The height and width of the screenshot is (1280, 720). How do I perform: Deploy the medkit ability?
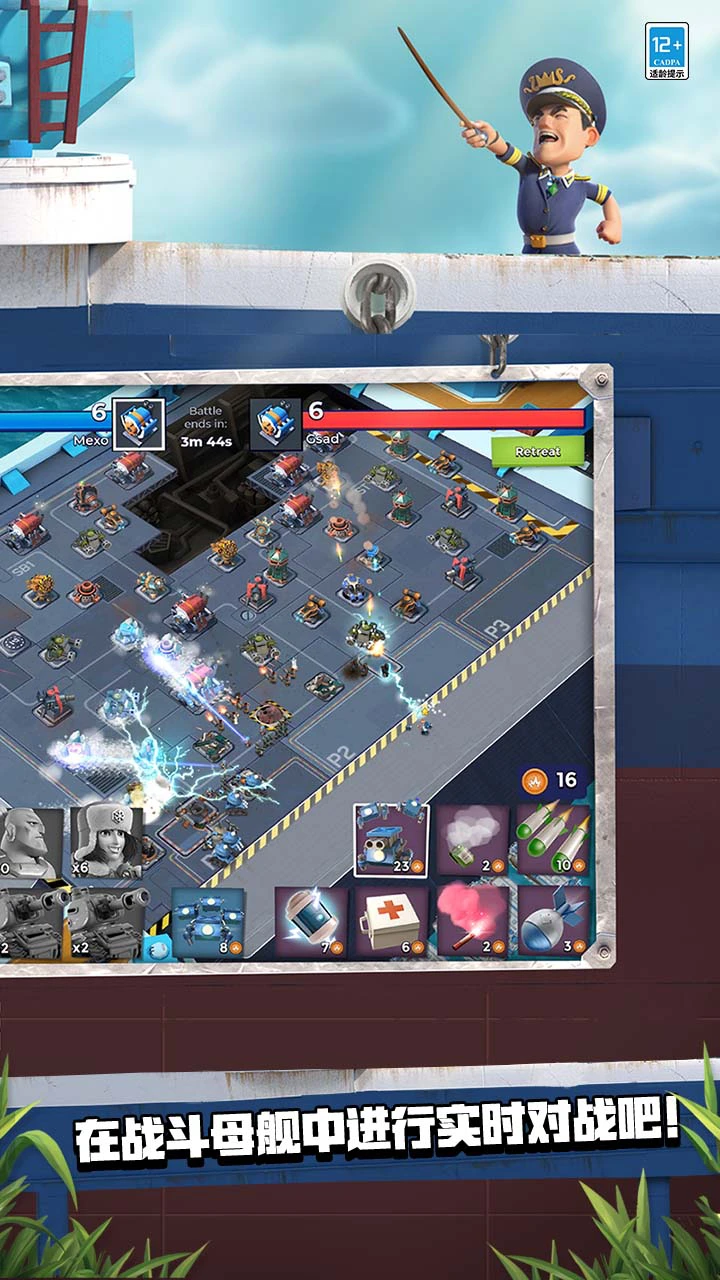[x=391, y=921]
